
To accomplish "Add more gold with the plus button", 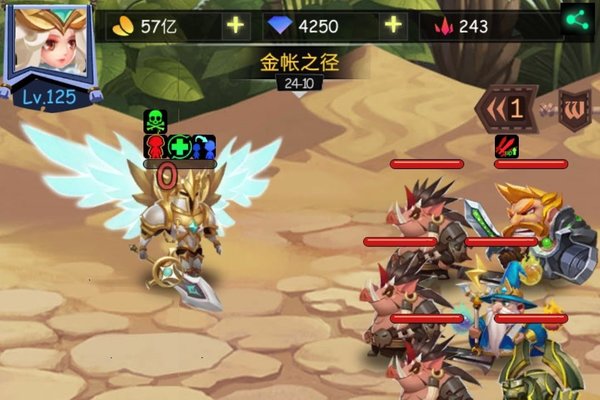I will point(236,25).
